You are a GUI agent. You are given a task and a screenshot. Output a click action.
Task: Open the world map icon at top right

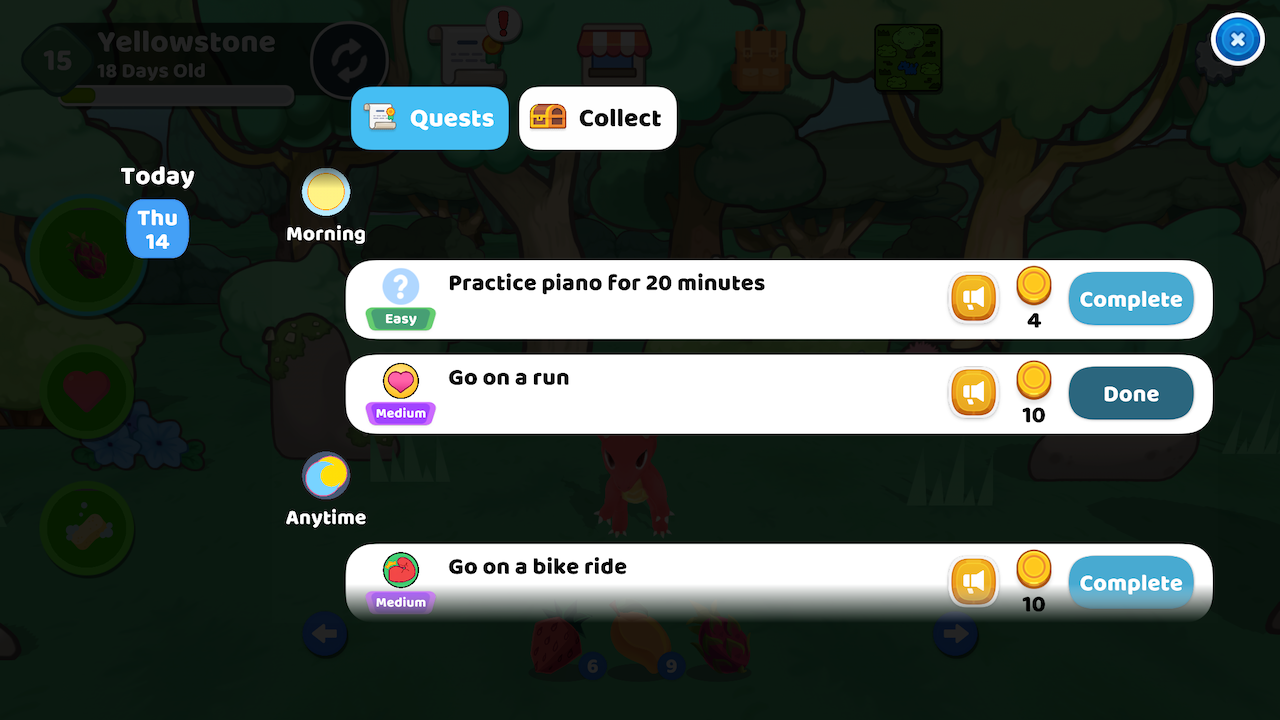908,58
